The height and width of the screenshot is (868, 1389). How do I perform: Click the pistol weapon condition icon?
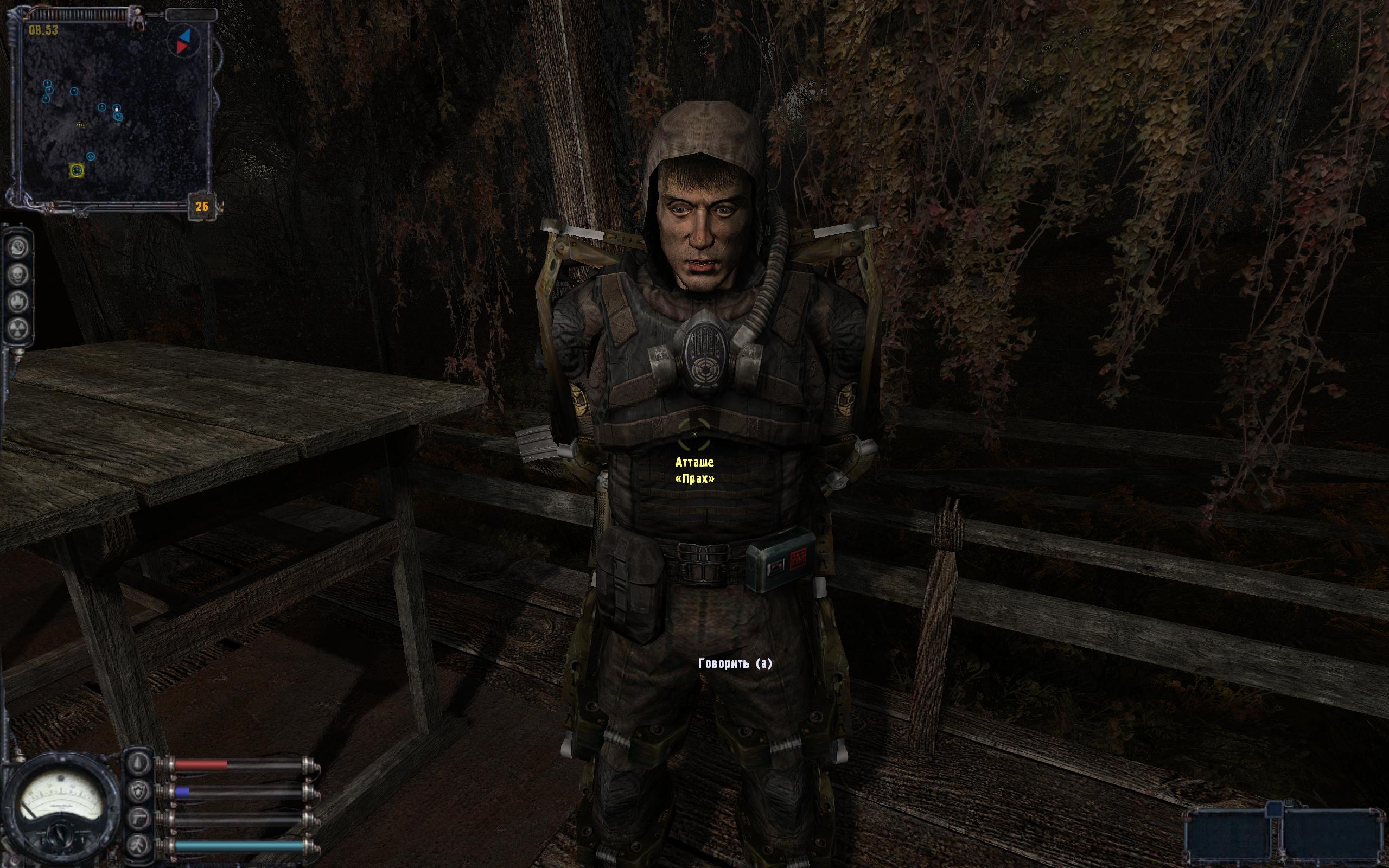click(139, 818)
